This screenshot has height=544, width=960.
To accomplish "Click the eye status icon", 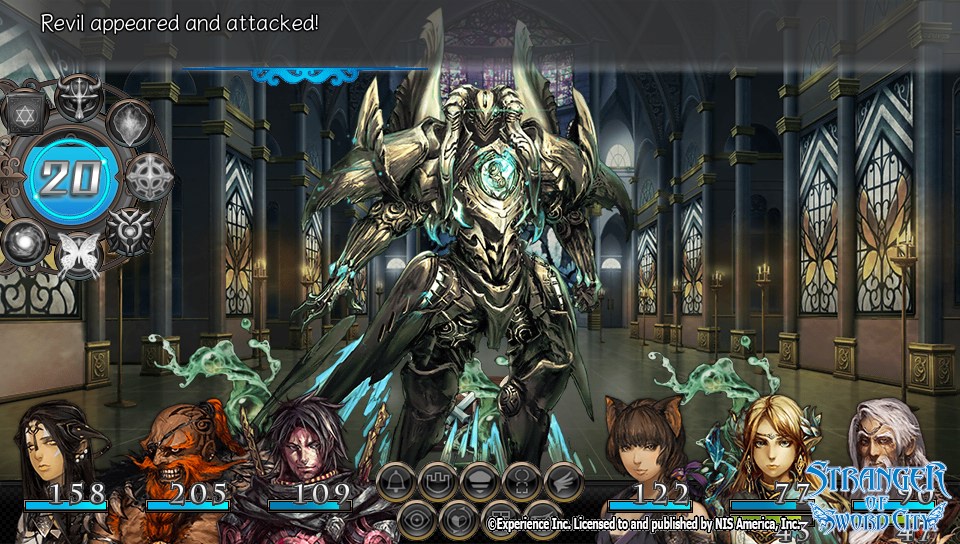I will (x=417, y=519).
